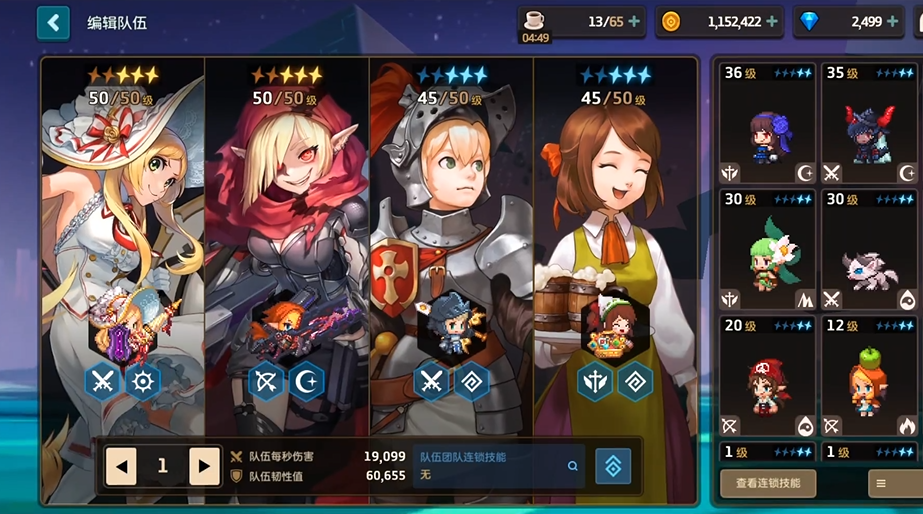
Task: Switch to the previous team with left arrow
Action: (x=121, y=466)
